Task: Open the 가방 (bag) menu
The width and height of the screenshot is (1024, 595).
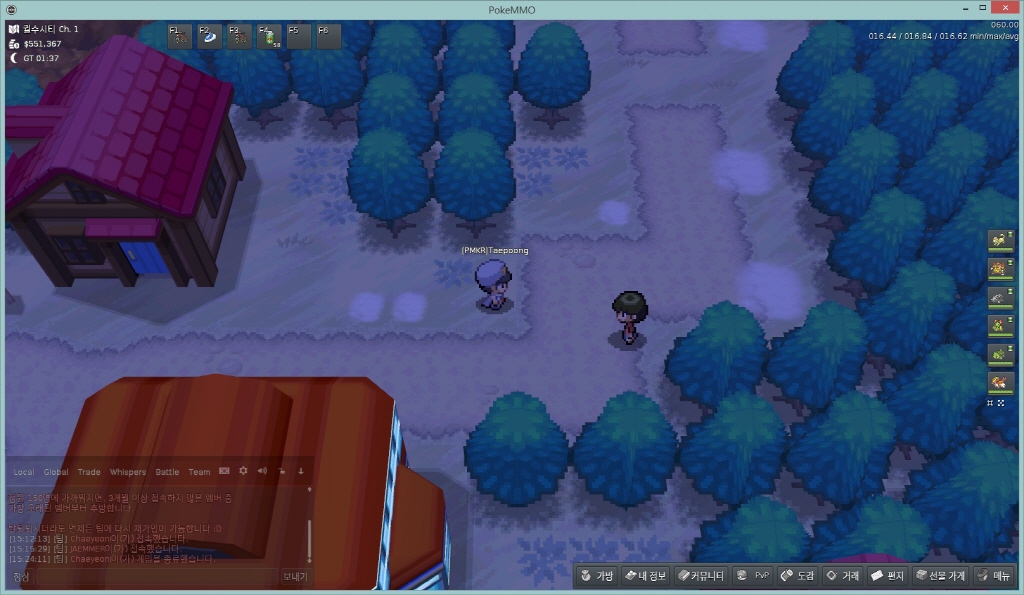Action: coord(596,576)
